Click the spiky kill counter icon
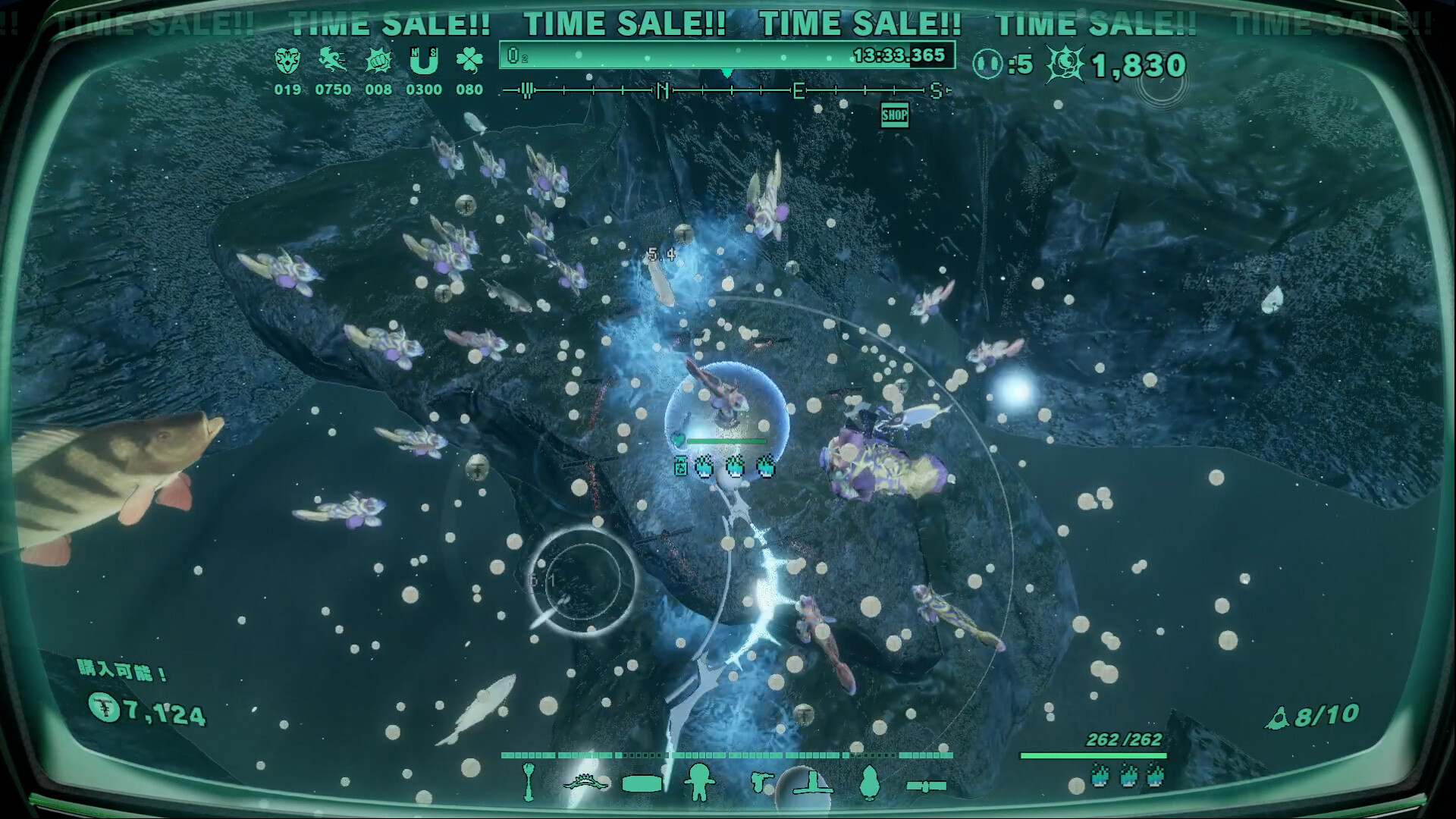This screenshot has height=819, width=1456. 1065,64
